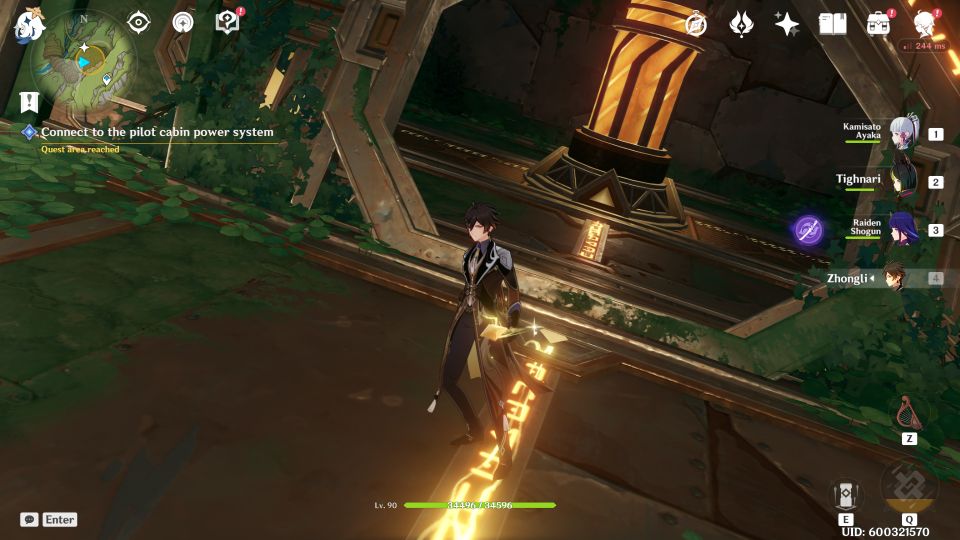The width and height of the screenshot is (960, 540).
Task: Use the lyre gadget
Action: coord(910,412)
